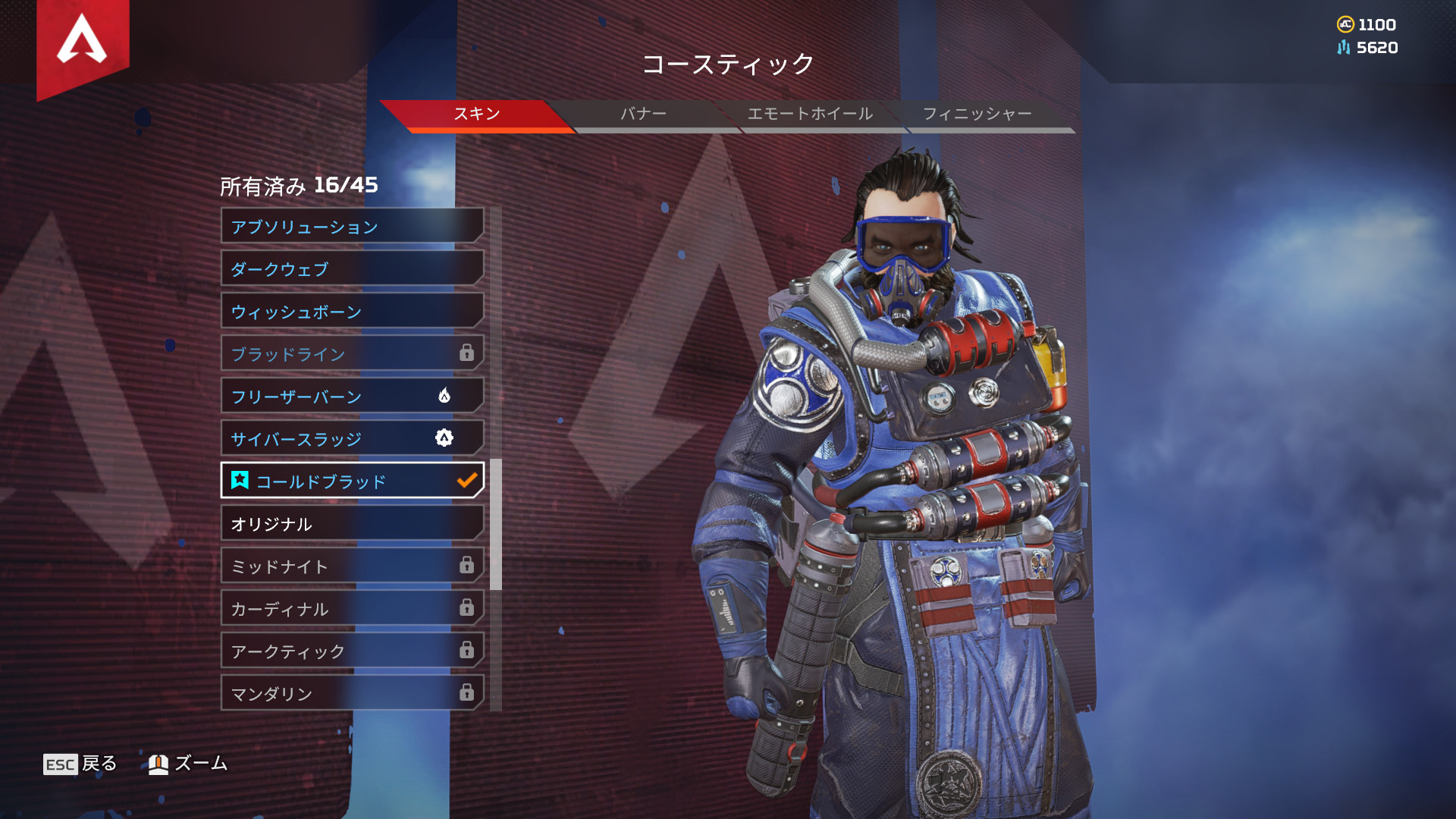The height and width of the screenshot is (819, 1456).
Task: Go back with the 戻る button
Action: pos(80,764)
